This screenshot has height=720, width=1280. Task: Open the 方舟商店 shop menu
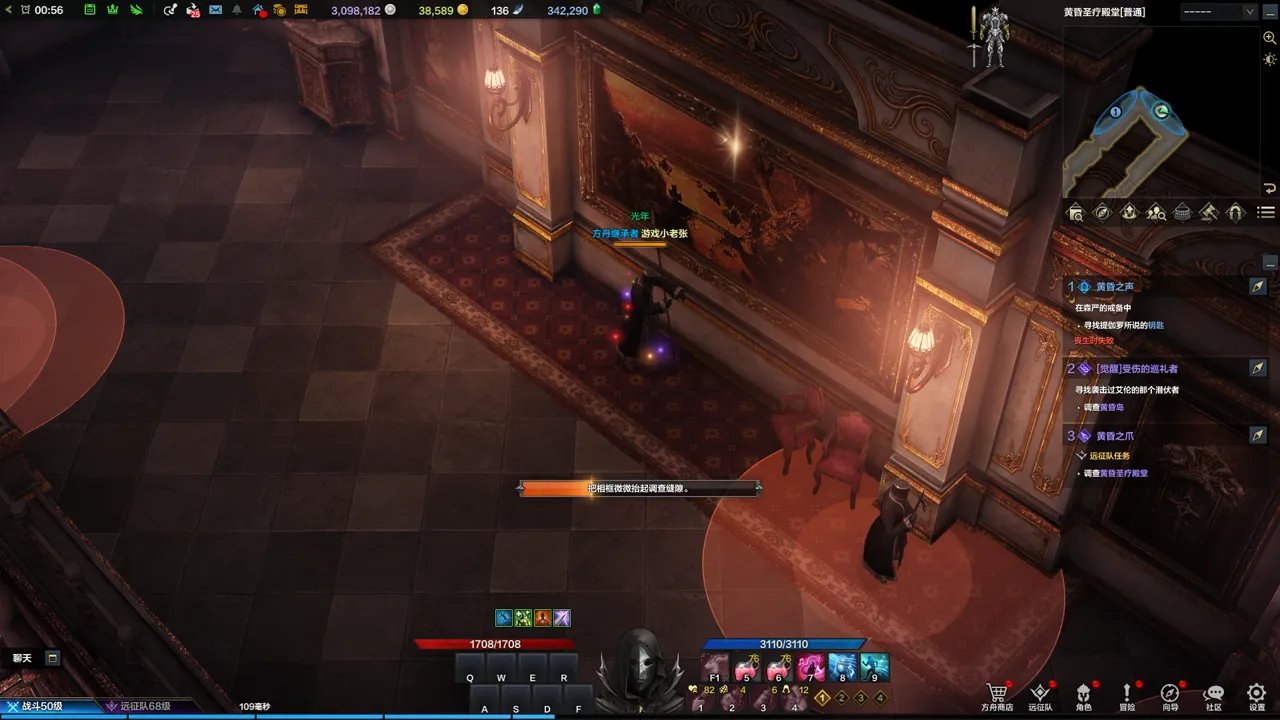coord(996,693)
